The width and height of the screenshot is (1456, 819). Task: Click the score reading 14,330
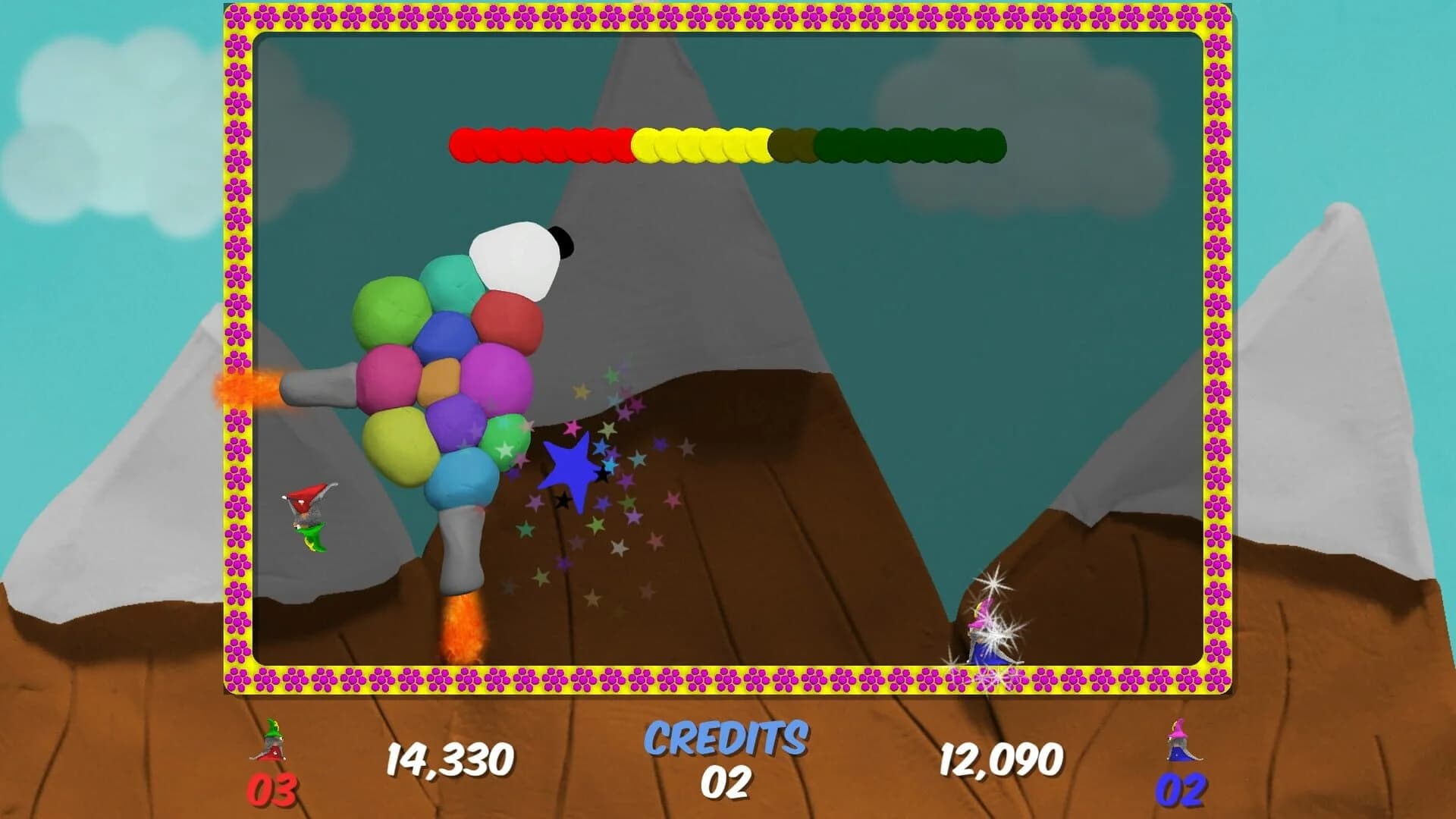pos(450,758)
